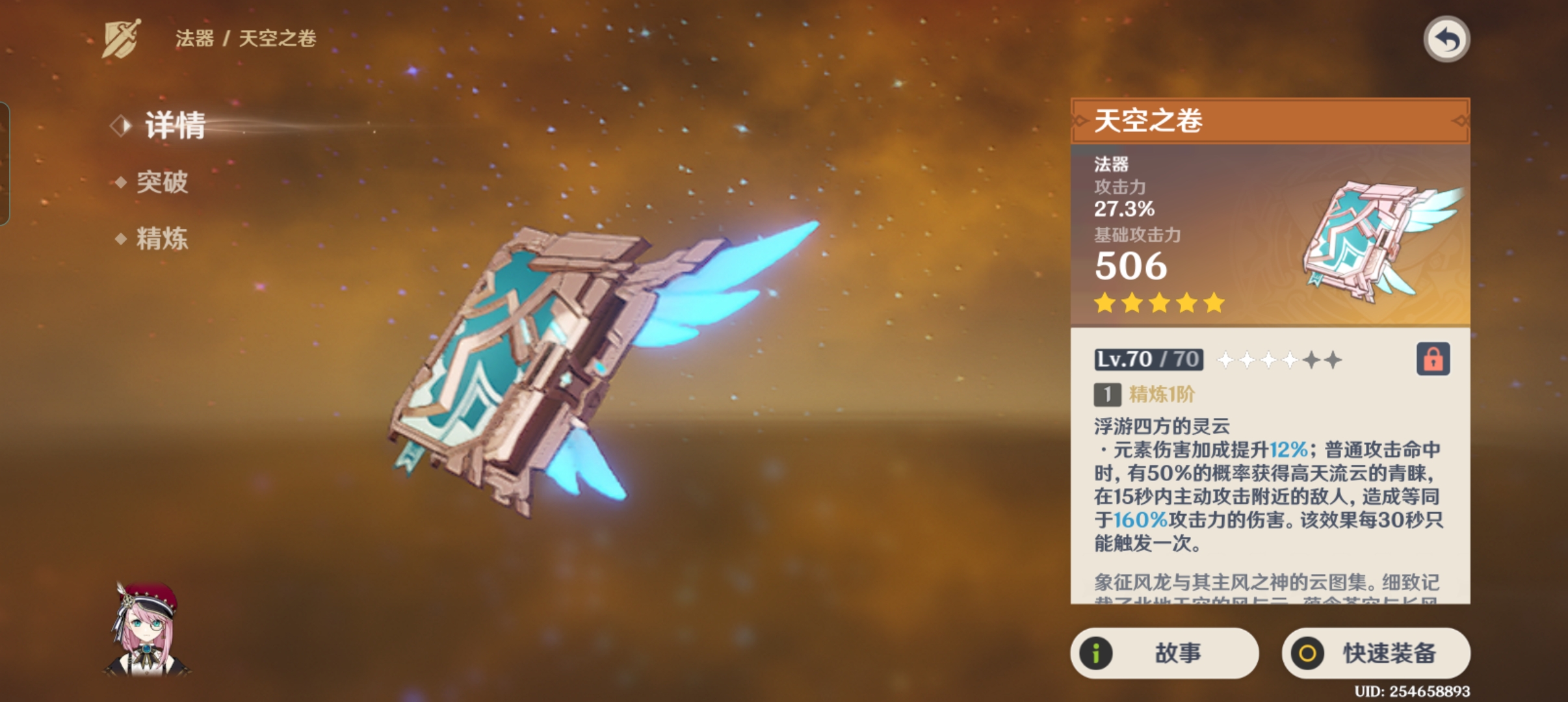Open the 故事 weapon story
Viewport: 1568px width, 702px height.
(1164, 653)
